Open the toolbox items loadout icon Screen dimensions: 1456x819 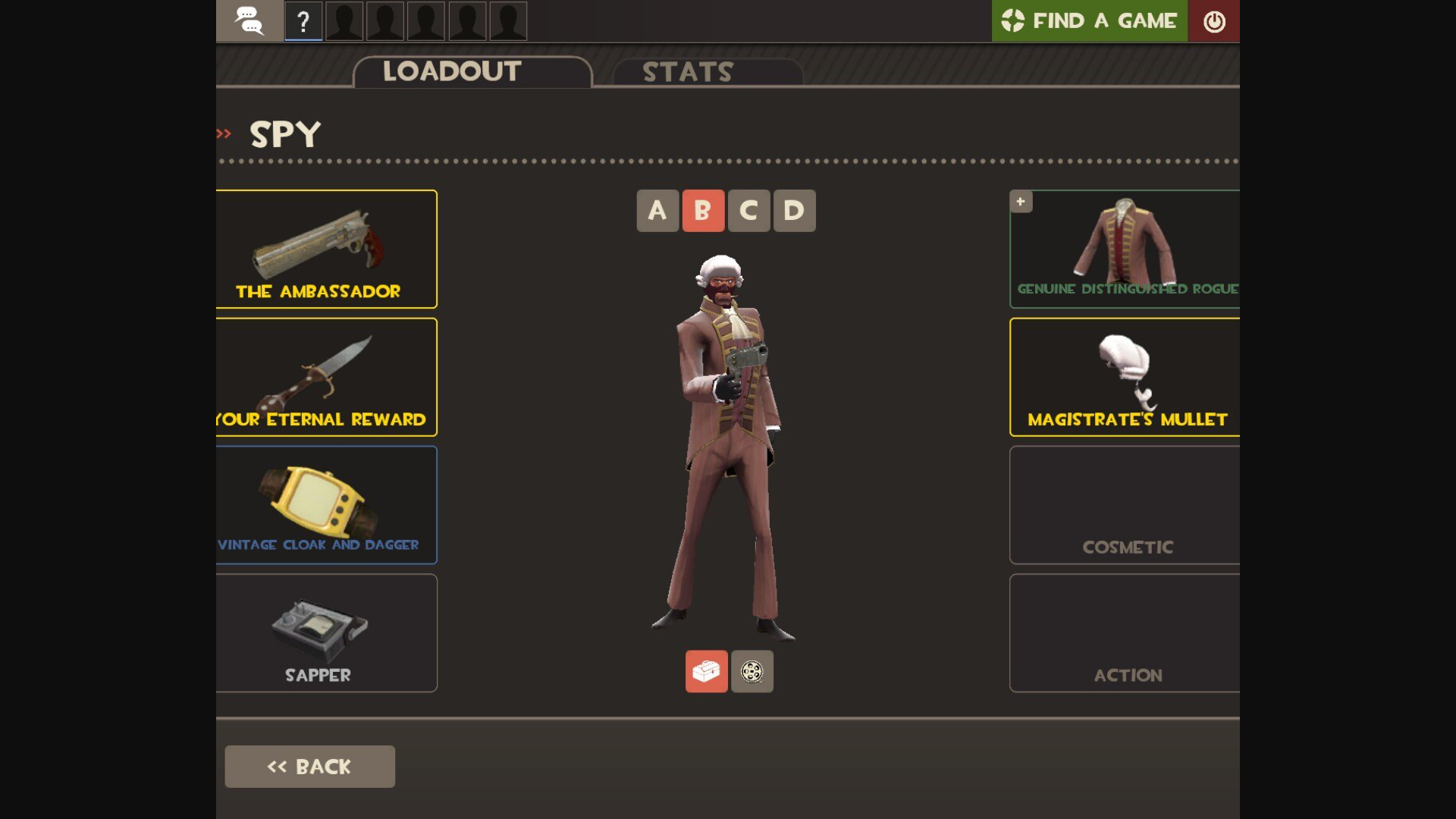pyautogui.click(x=706, y=671)
